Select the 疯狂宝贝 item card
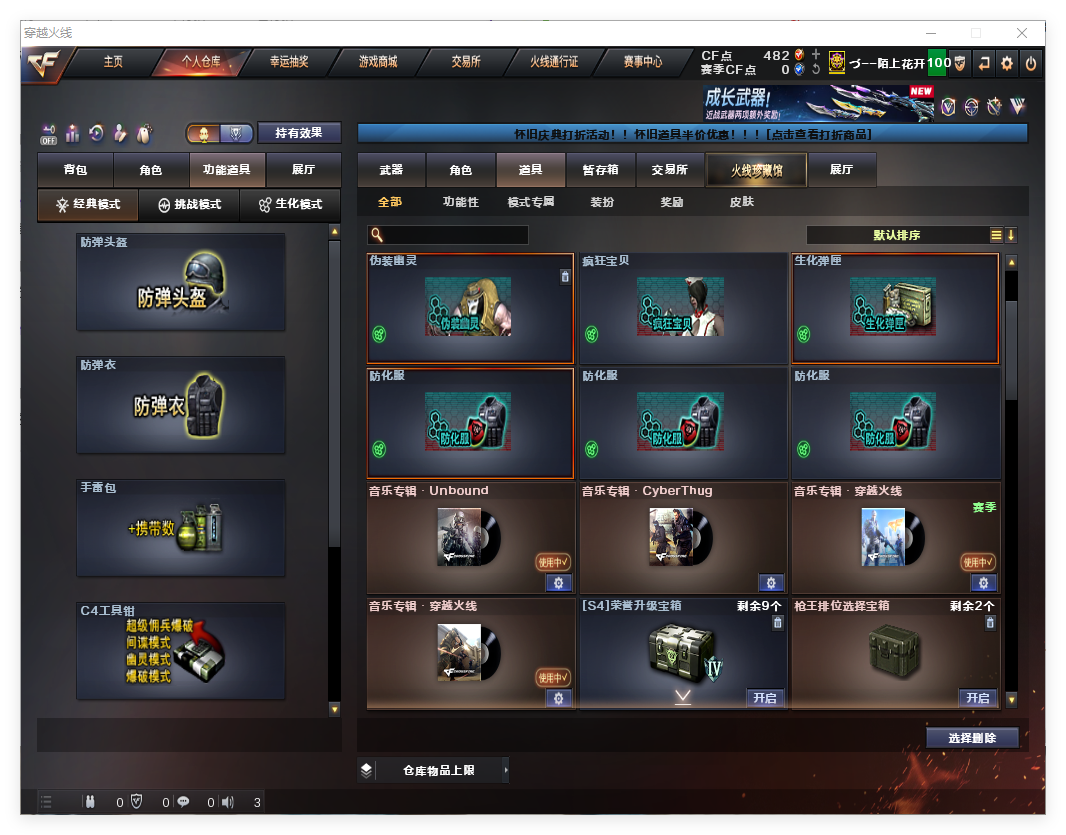 click(x=683, y=308)
